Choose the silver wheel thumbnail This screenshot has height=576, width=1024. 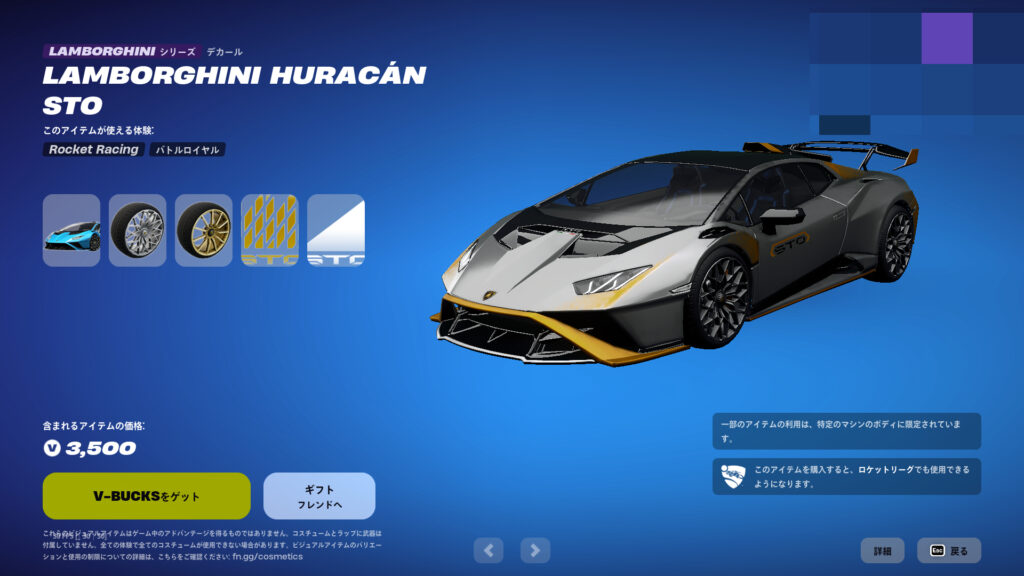click(137, 230)
